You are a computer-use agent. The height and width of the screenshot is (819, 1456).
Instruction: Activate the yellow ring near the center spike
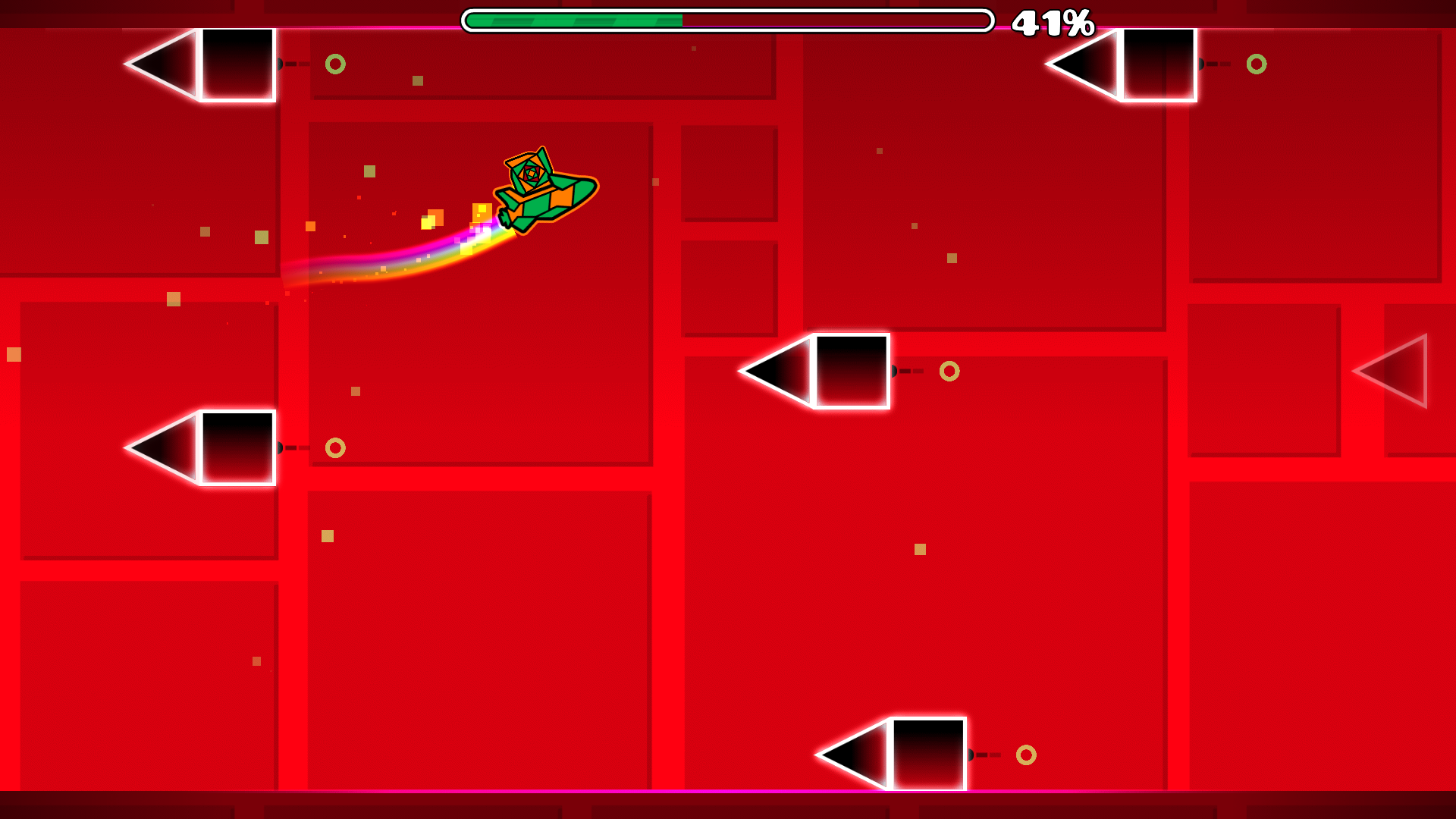point(950,372)
